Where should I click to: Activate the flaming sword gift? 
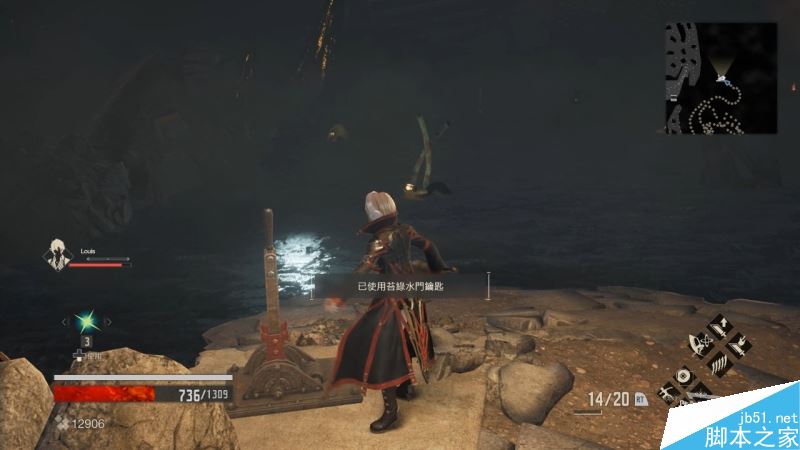tap(737, 347)
